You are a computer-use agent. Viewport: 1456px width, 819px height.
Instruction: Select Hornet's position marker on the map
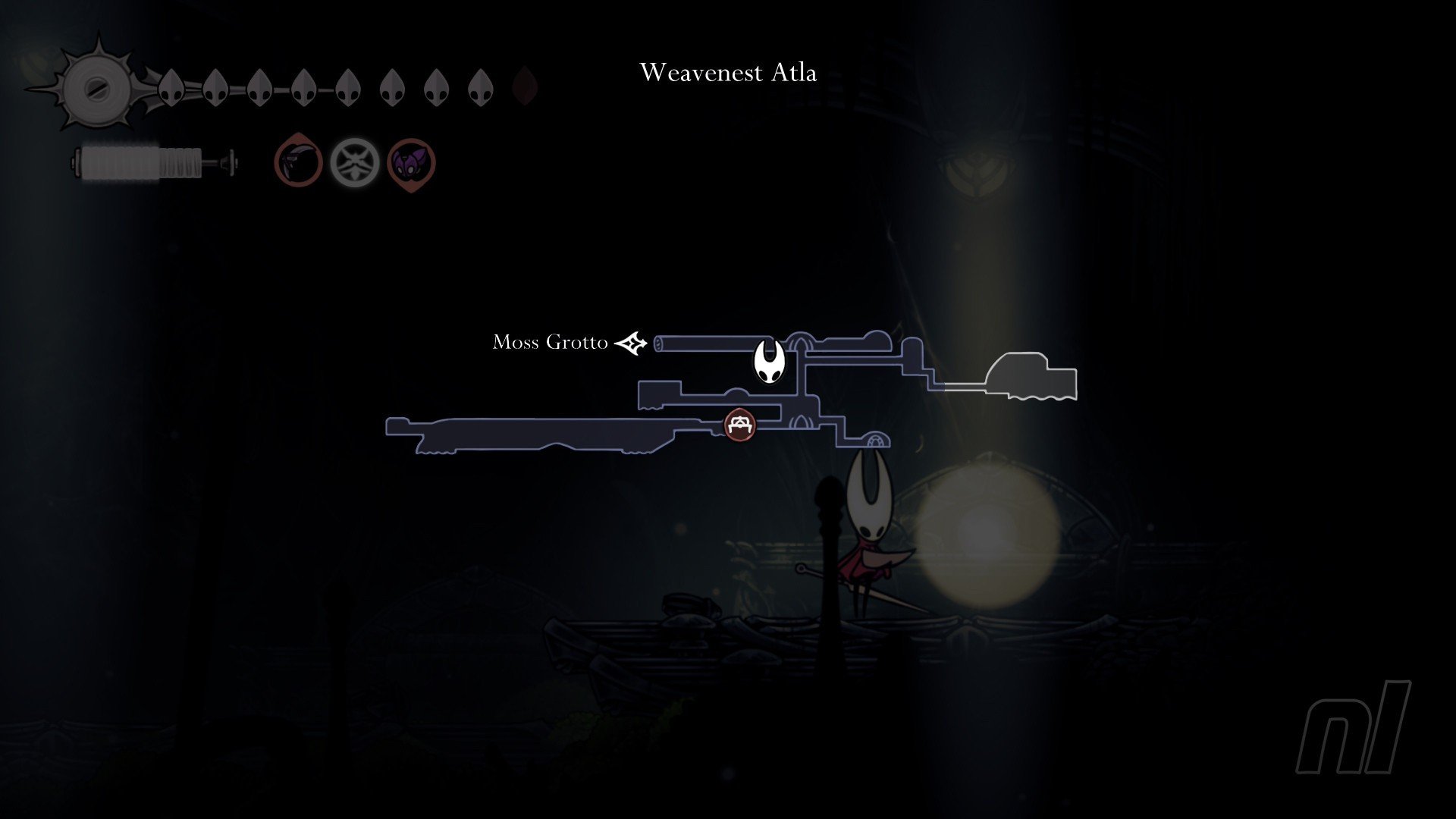coord(768,361)
